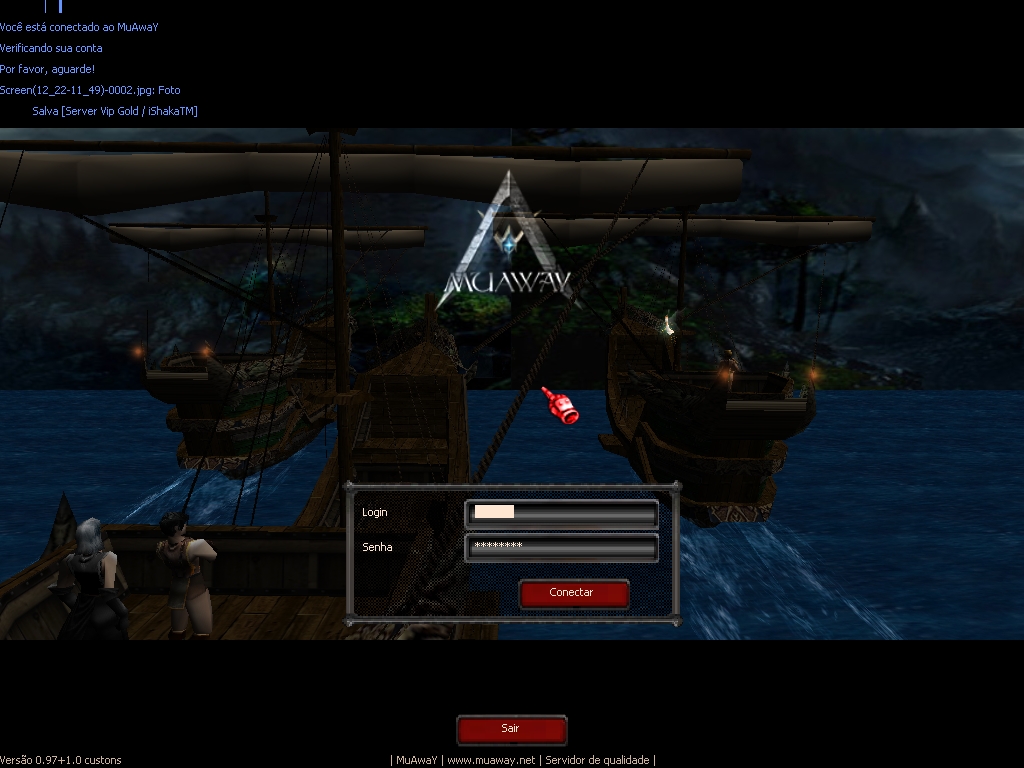Click the Conectar button

[x=573, y=593]
